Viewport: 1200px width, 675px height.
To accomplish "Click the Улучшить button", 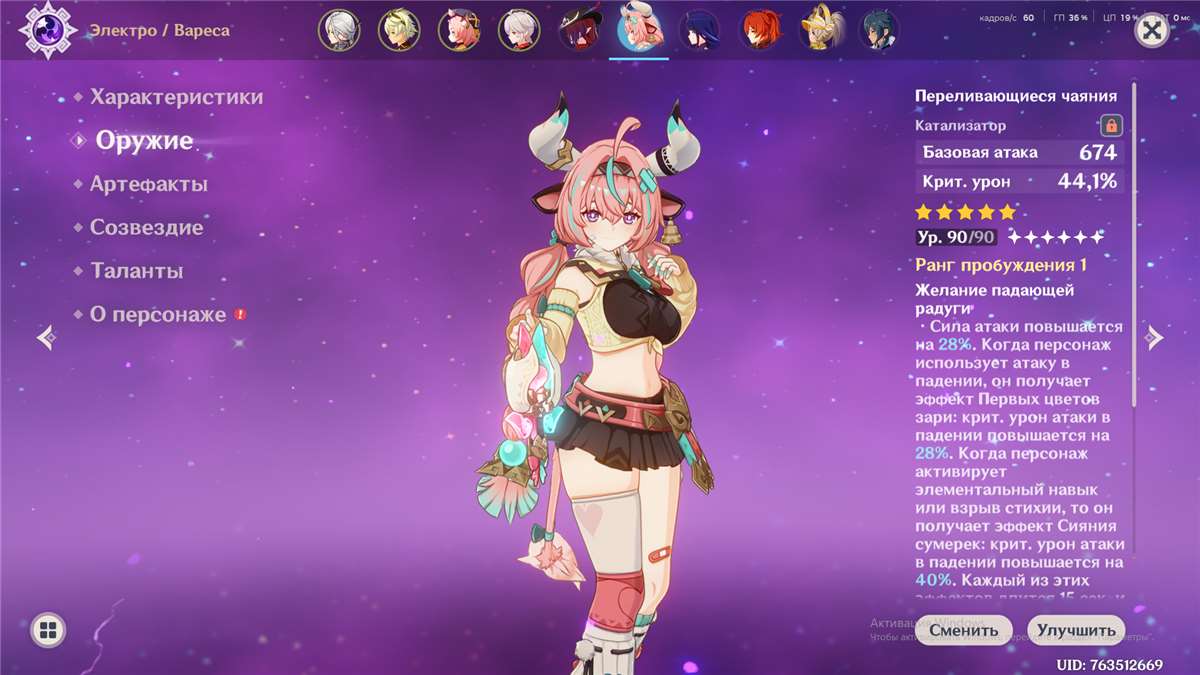I will [1075, 630].
